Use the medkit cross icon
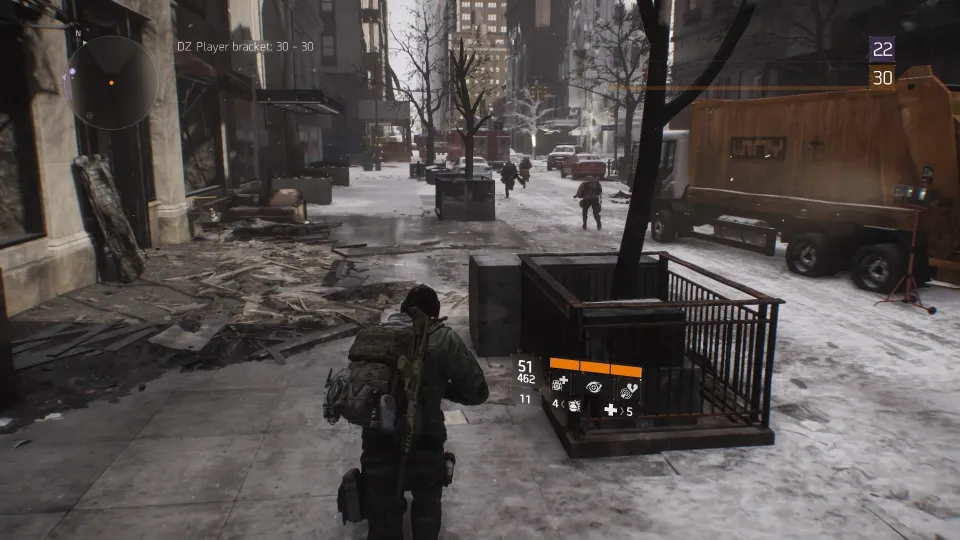This screenshot has width=960, height=540. pos(611,410)
